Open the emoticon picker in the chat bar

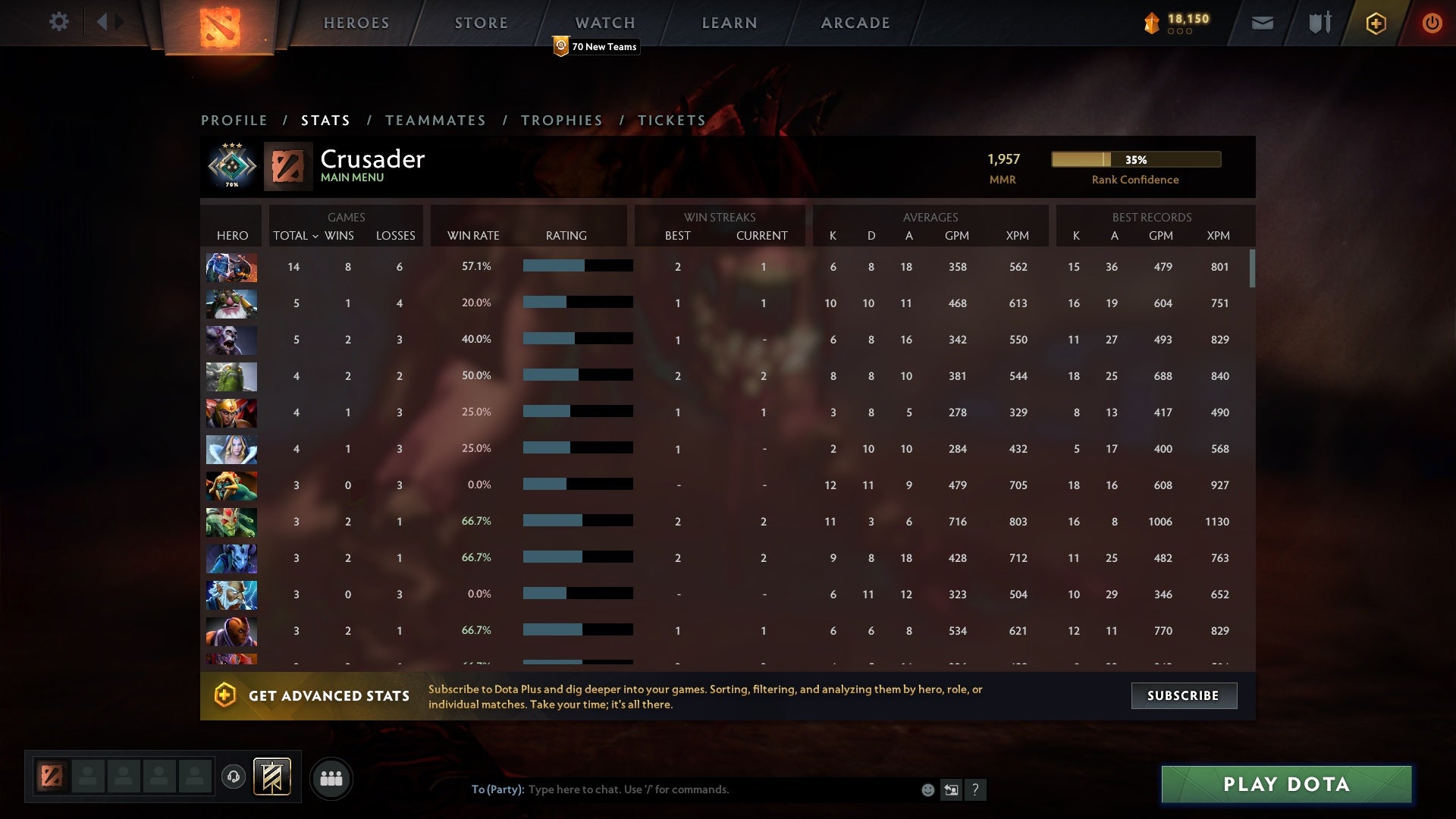click(927, 789)
